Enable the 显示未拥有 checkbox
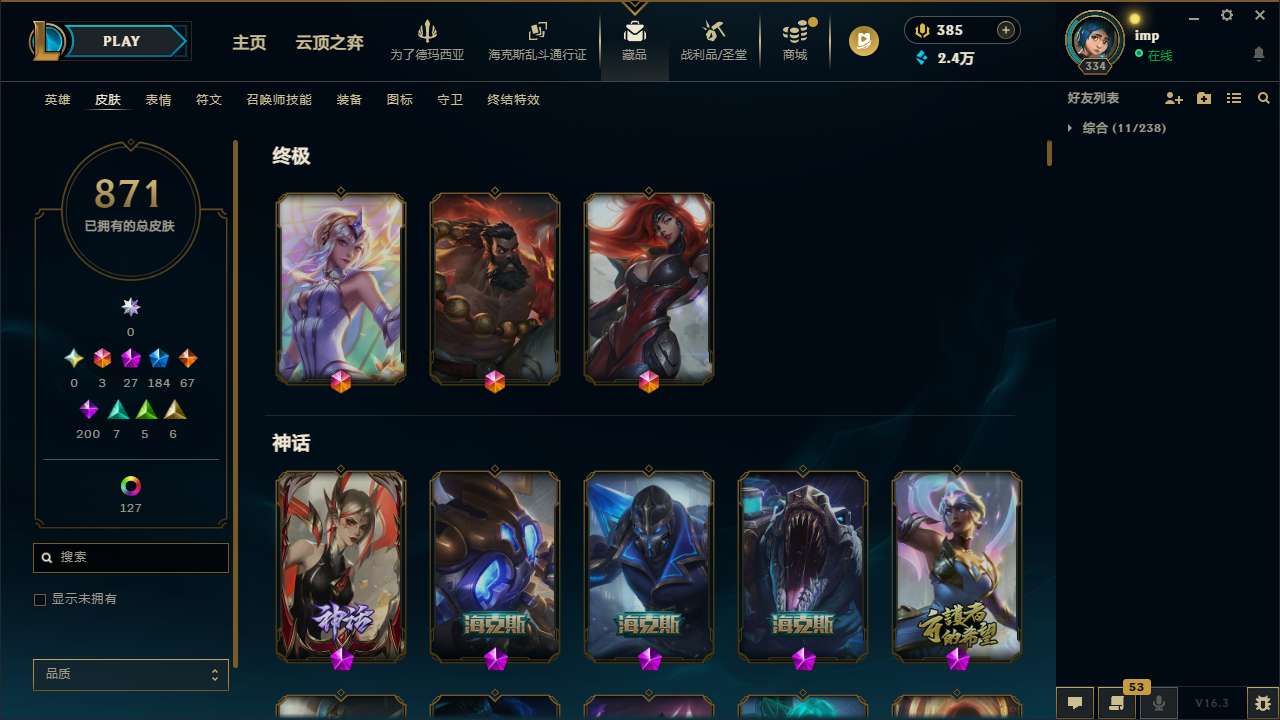This screenshot has height=720, width=1280. (40, 599)
